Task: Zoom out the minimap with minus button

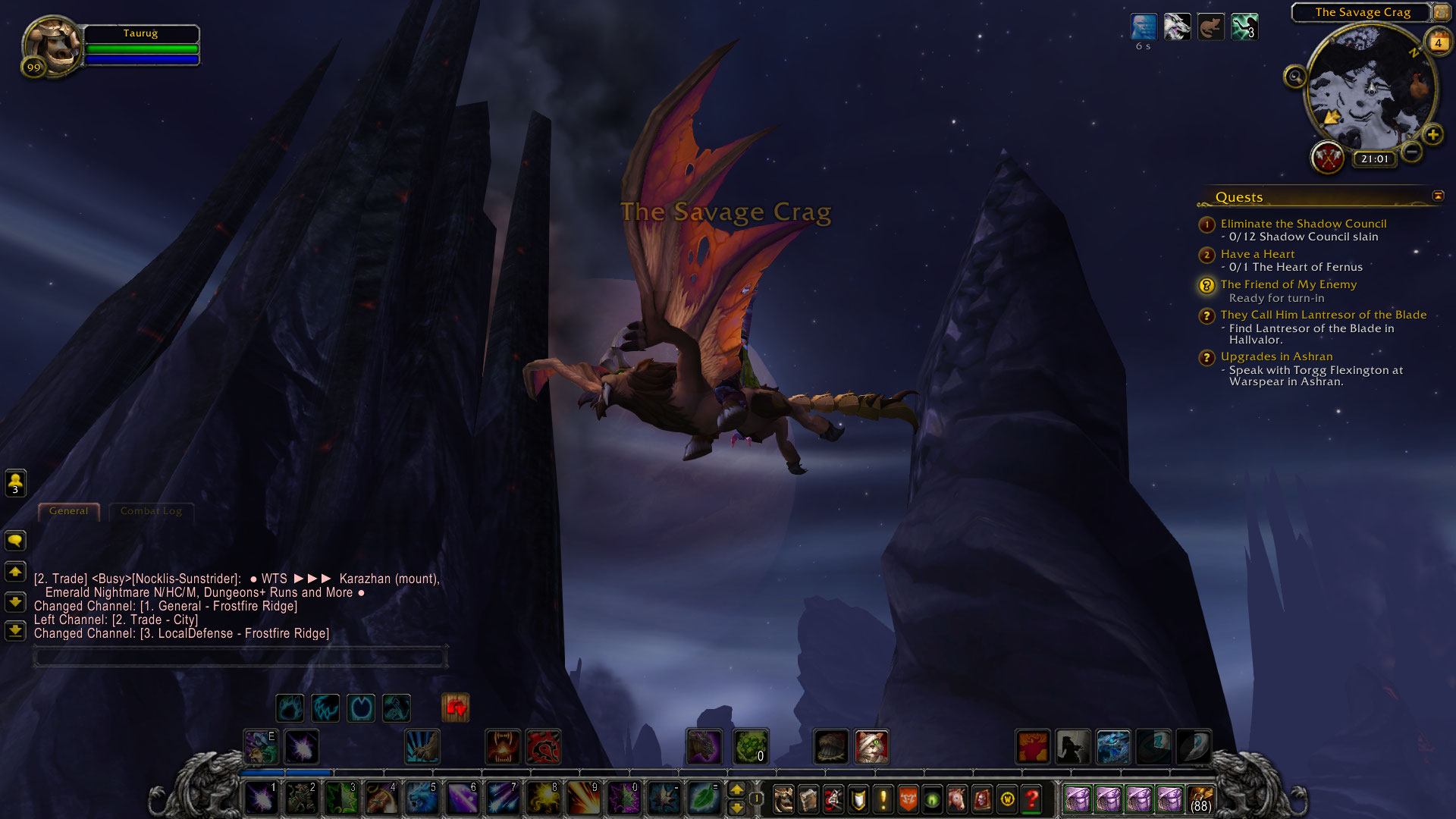Action: pos(1411,152)
